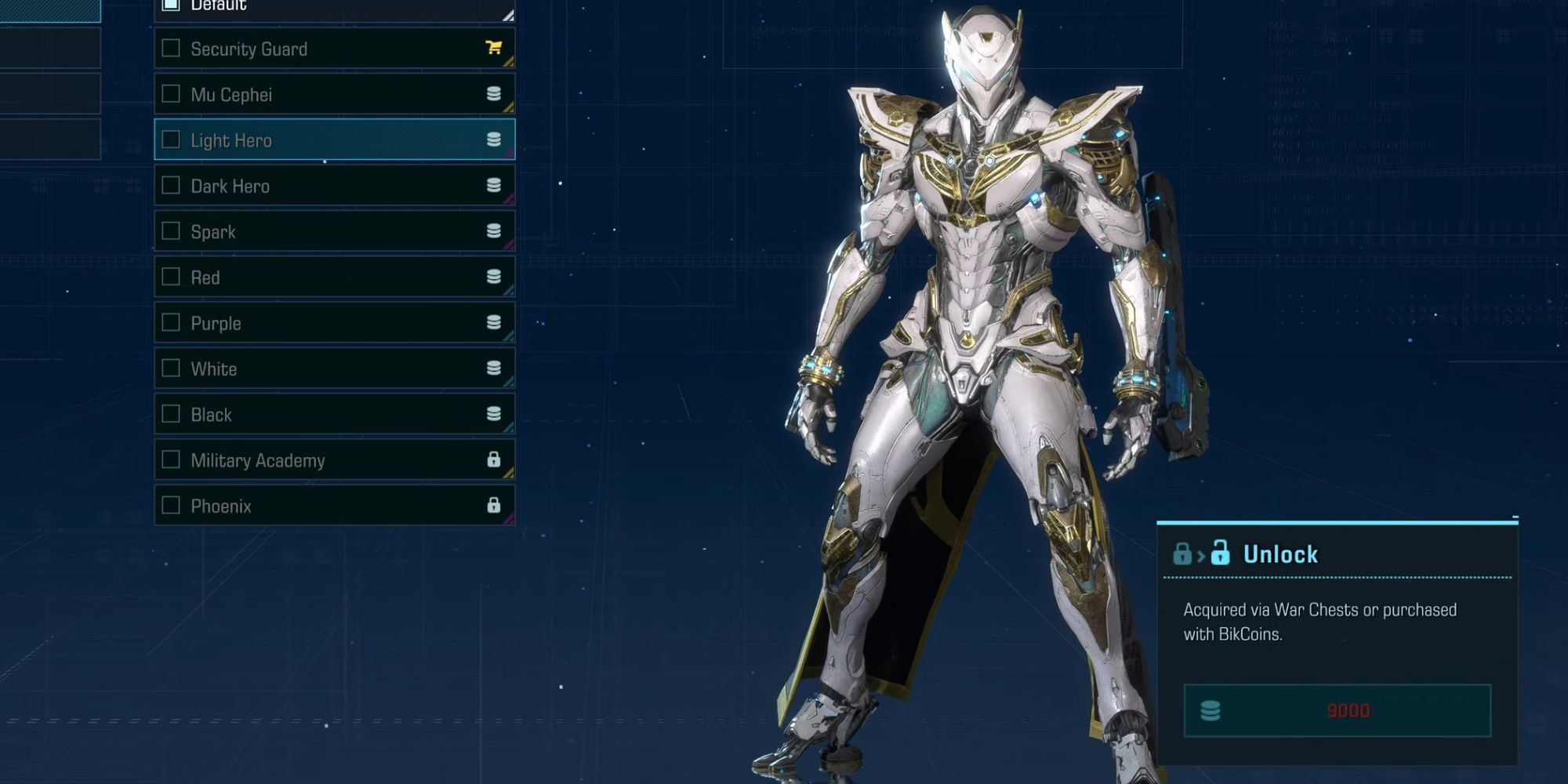Image resolution: width=1568 pixels, height=784 pixels.
Task: Click the lock icon next to Phoenix
Action: [494, 506]
